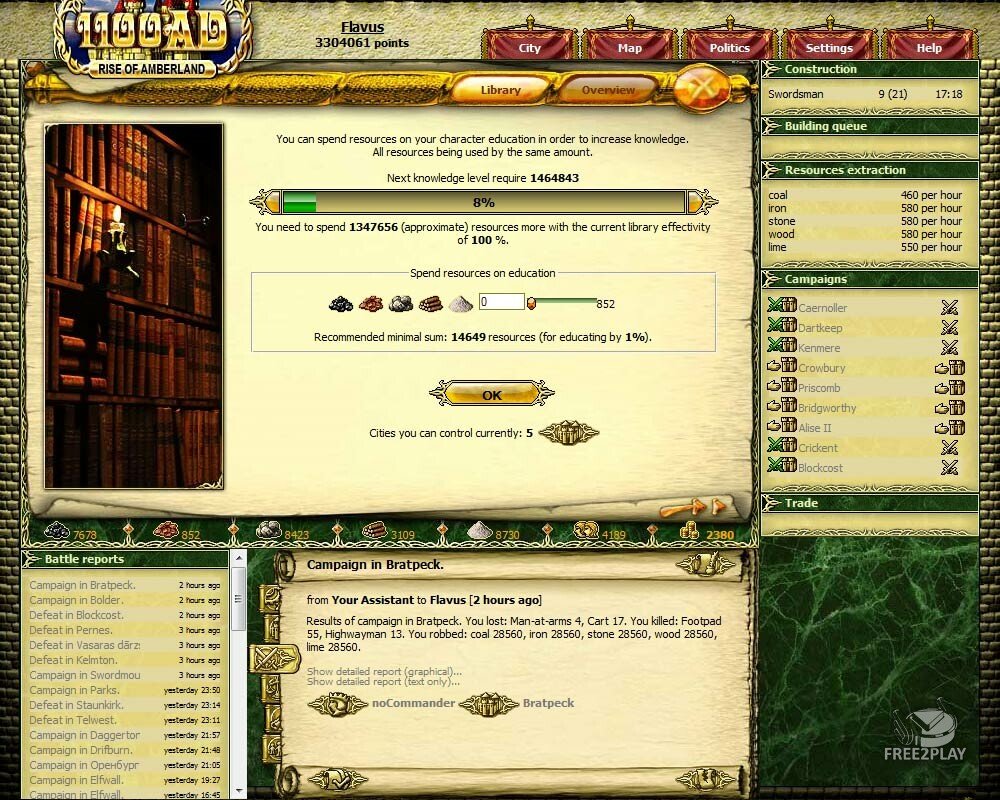Image resolution: width=1000 pixels, height=800 pixels.
Task: Close the library window with the X
Action: (x=705, y=89)
